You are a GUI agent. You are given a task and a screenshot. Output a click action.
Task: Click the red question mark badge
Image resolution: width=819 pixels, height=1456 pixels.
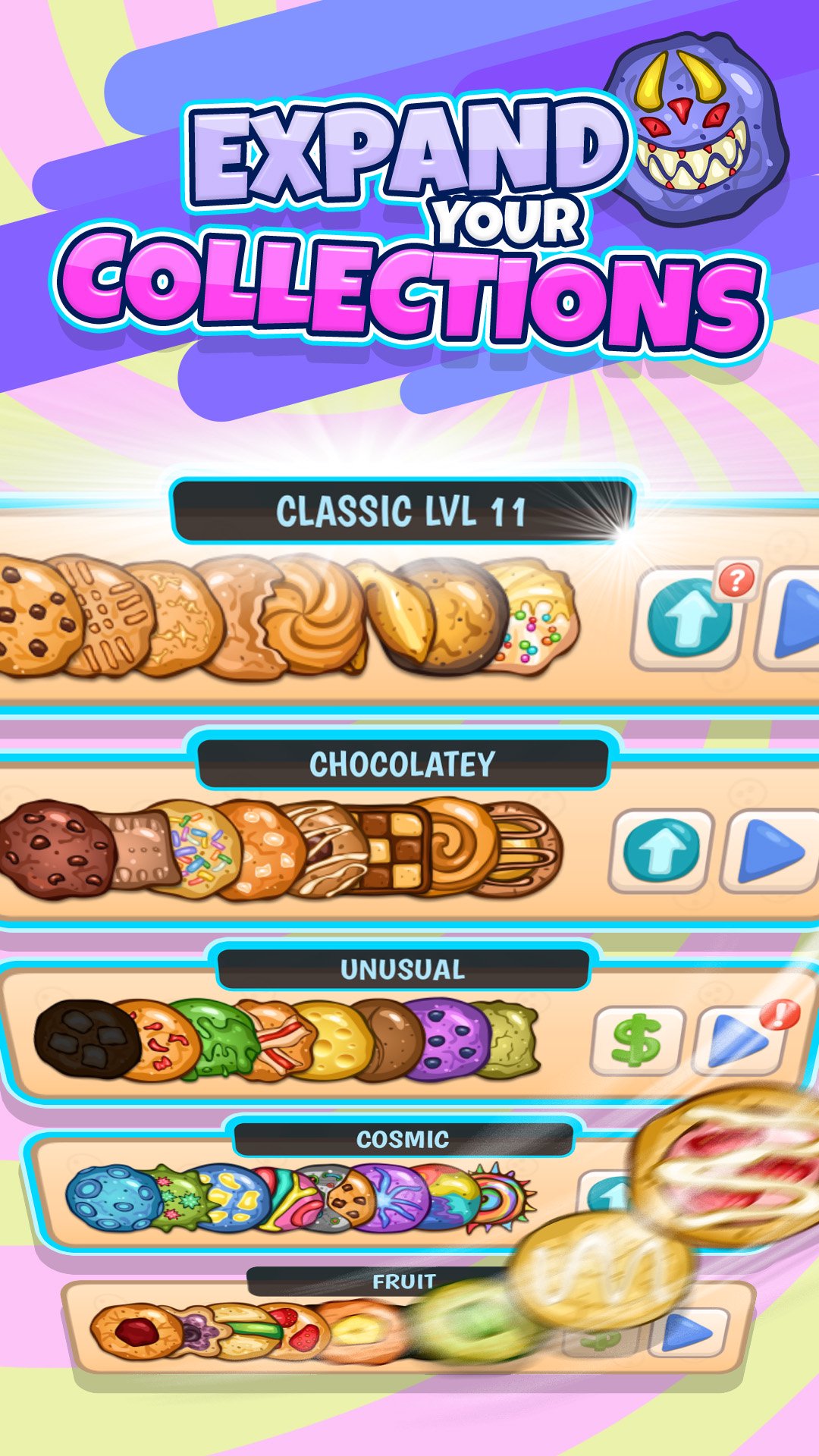[736, 581]
